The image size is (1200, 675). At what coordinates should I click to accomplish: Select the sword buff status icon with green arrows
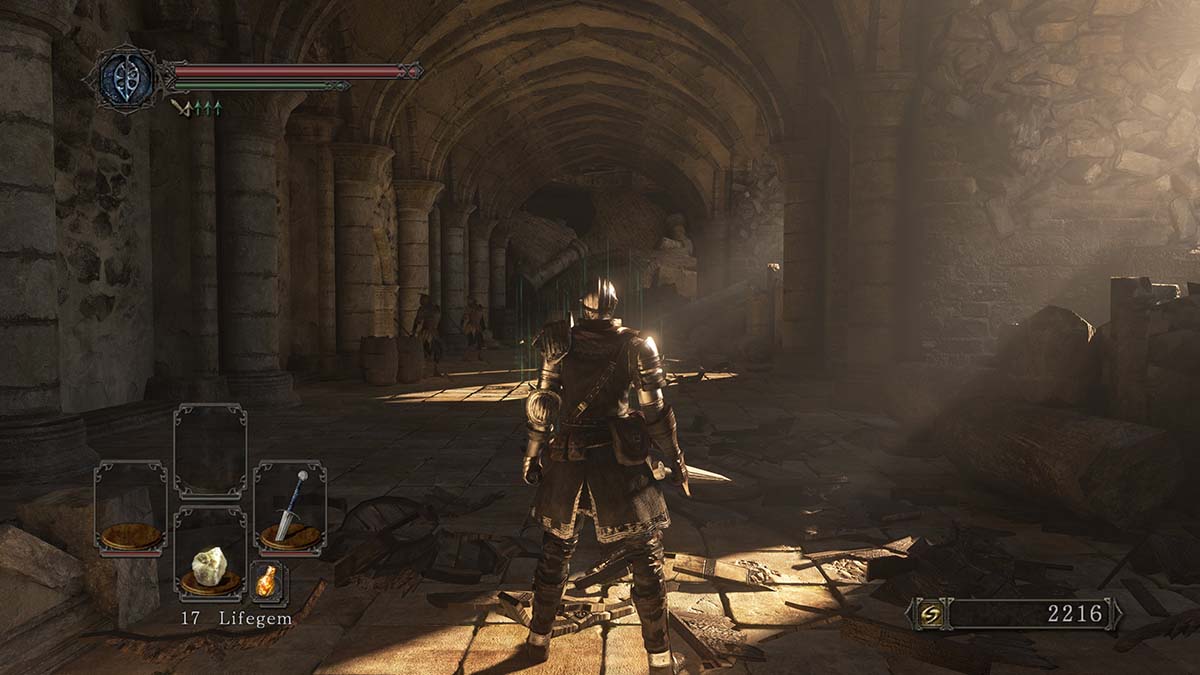pos(195,107)
